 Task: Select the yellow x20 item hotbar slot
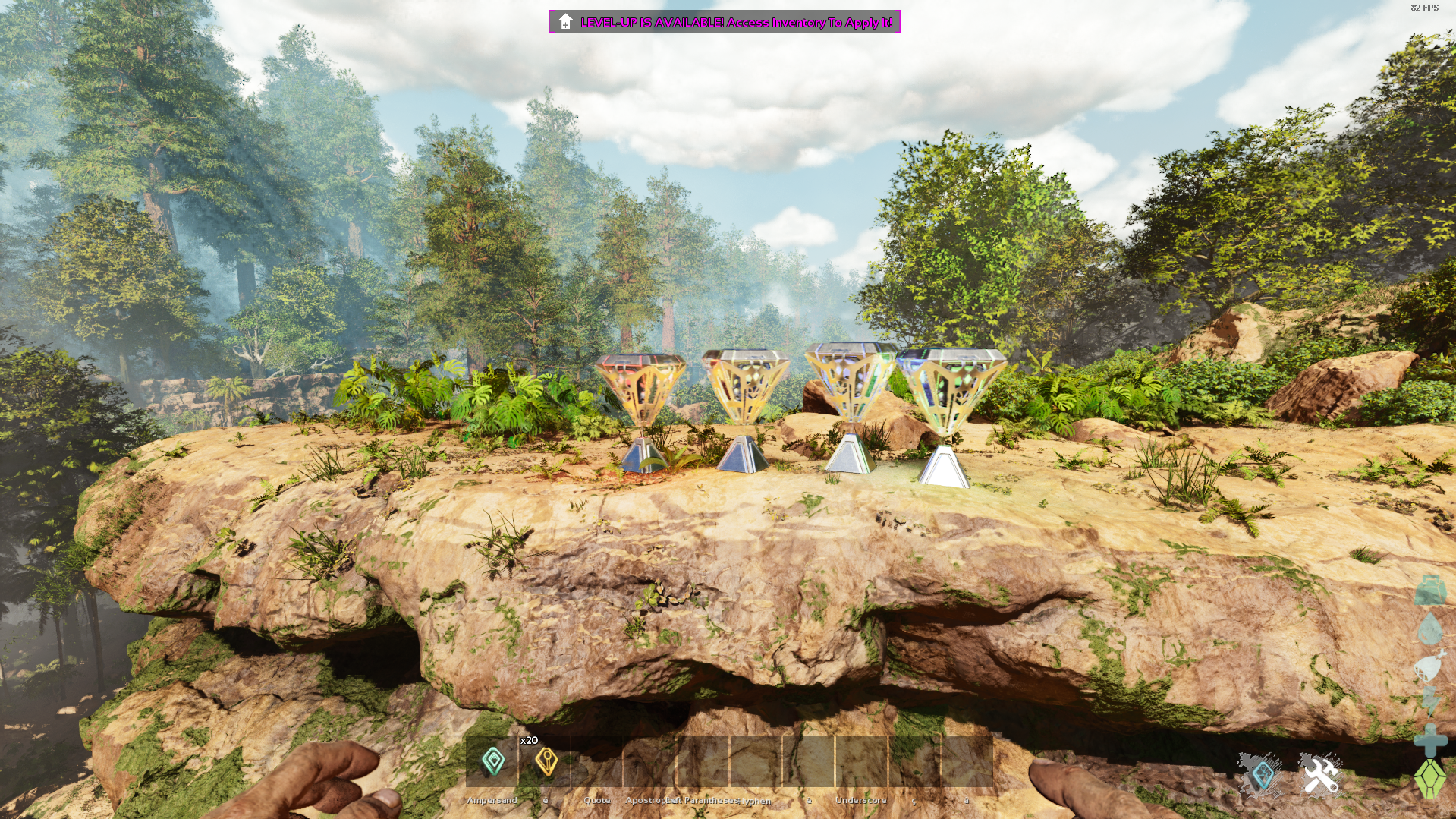tap(546, 761)
